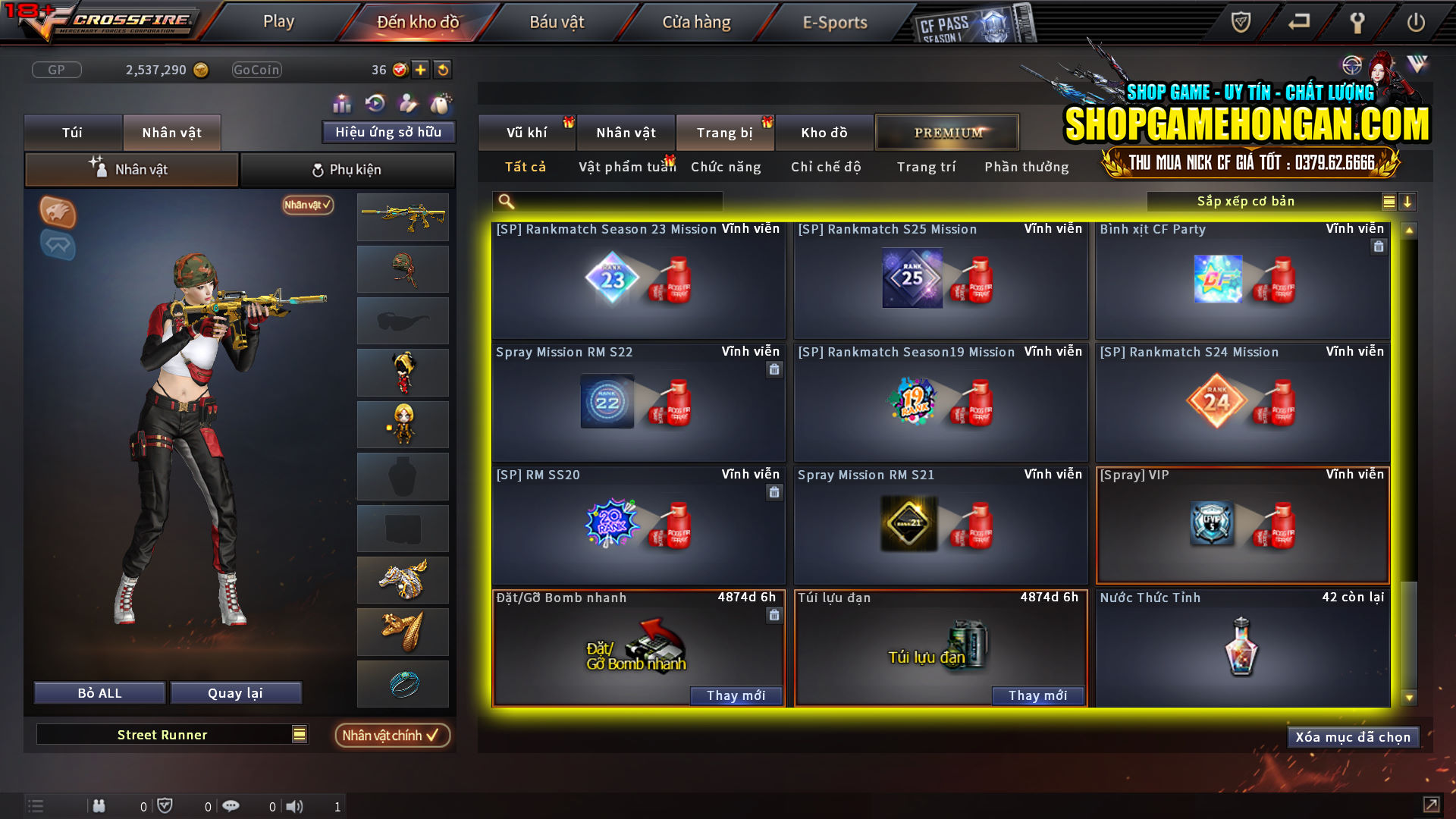Click the Xóa mục đã chọn button

click(1353, 736)
